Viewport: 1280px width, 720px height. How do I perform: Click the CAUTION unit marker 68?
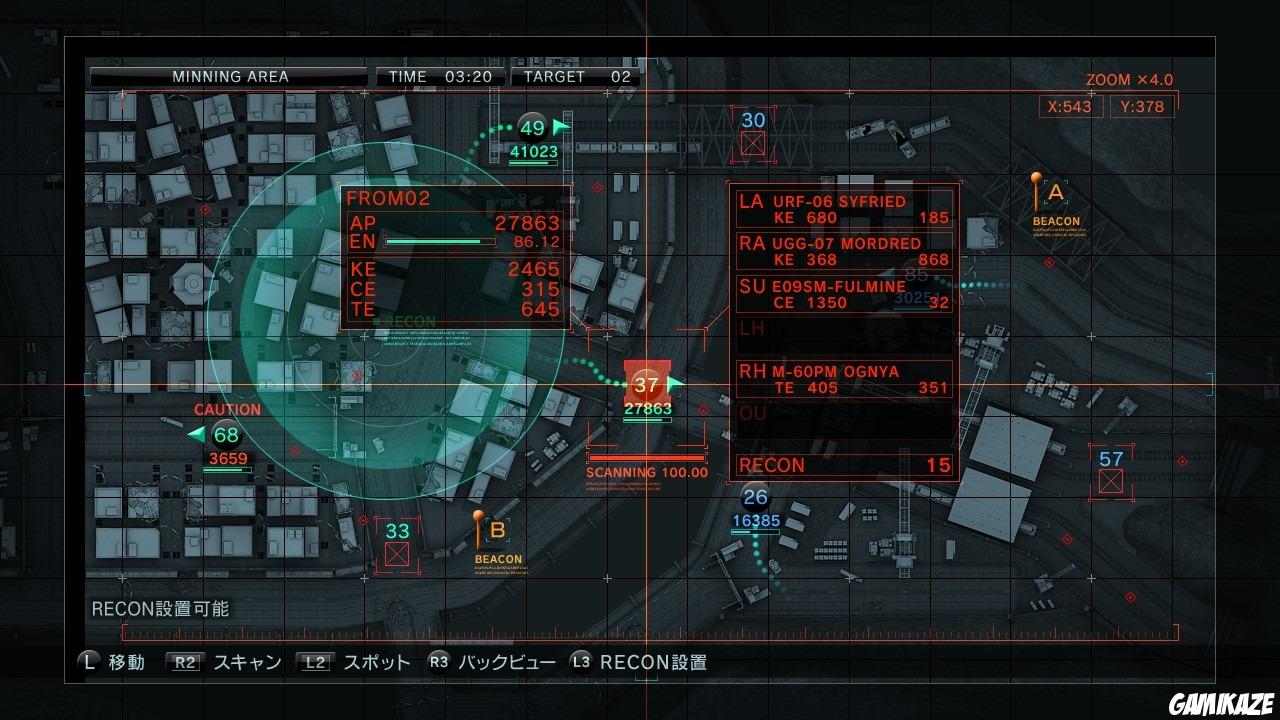coord(226,435)
